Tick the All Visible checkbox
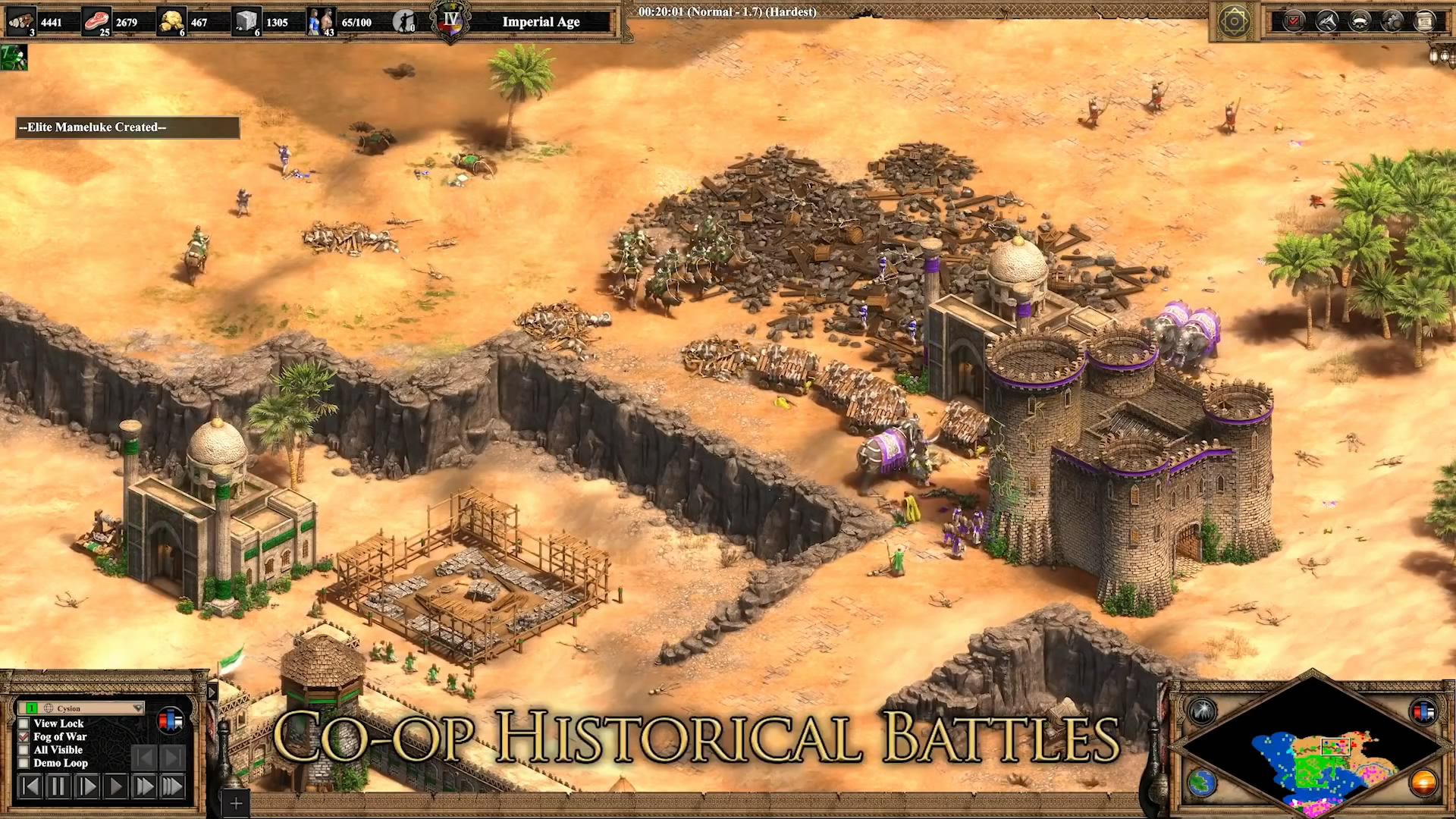 (24, 750)
